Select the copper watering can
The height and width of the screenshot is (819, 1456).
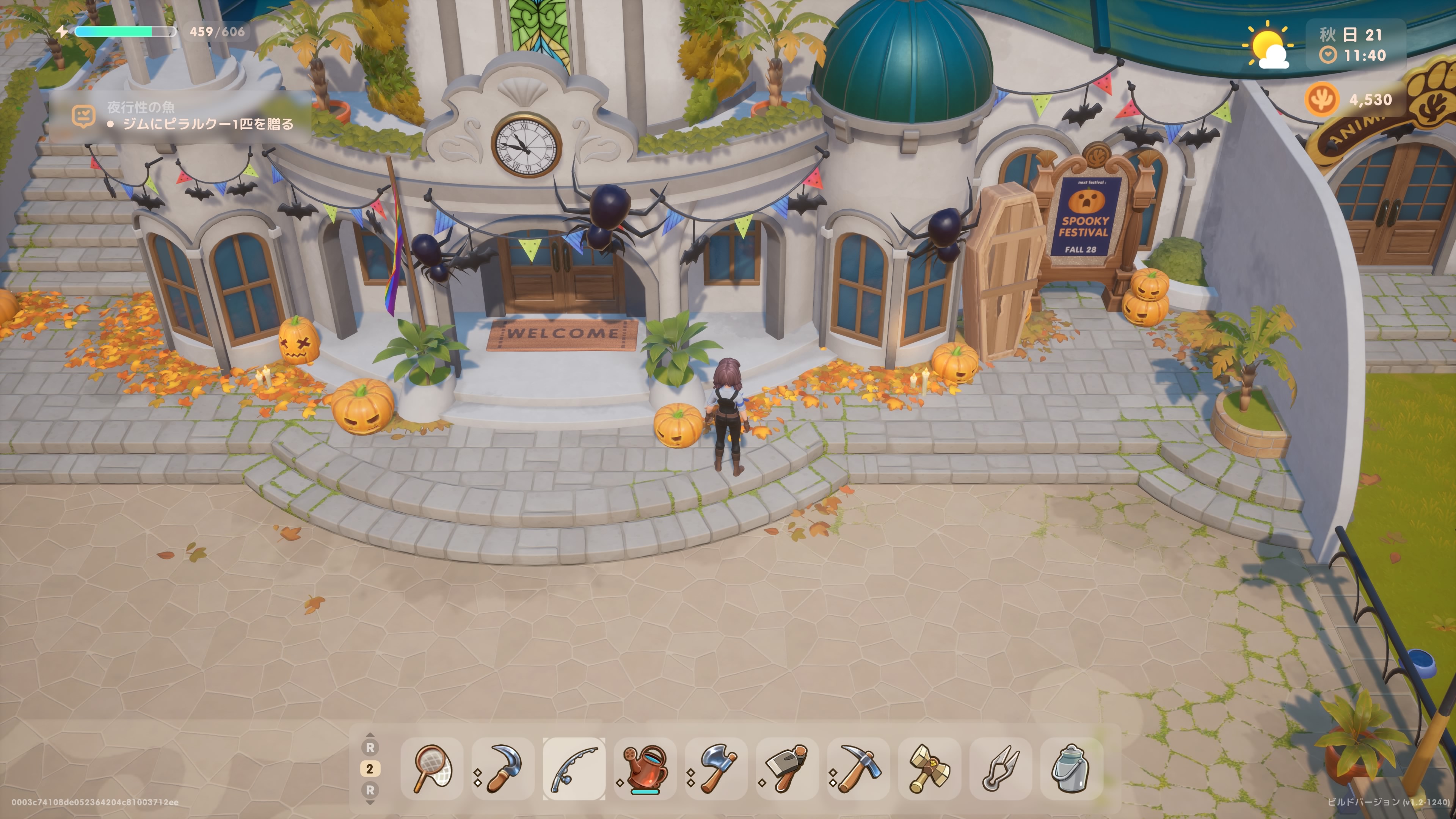point(645,768)
